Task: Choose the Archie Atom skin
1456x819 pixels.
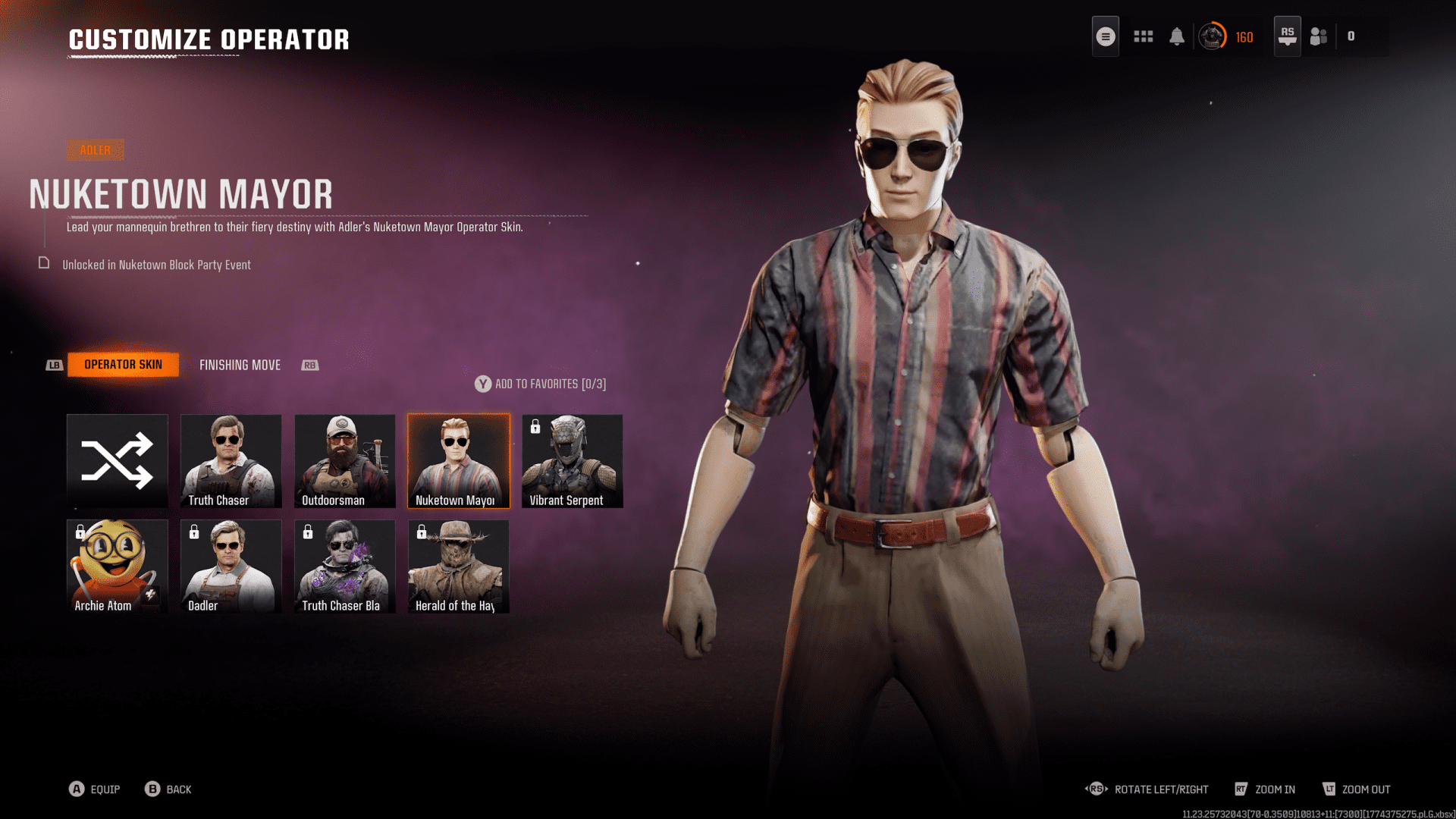Action: (x=118, y=566)
